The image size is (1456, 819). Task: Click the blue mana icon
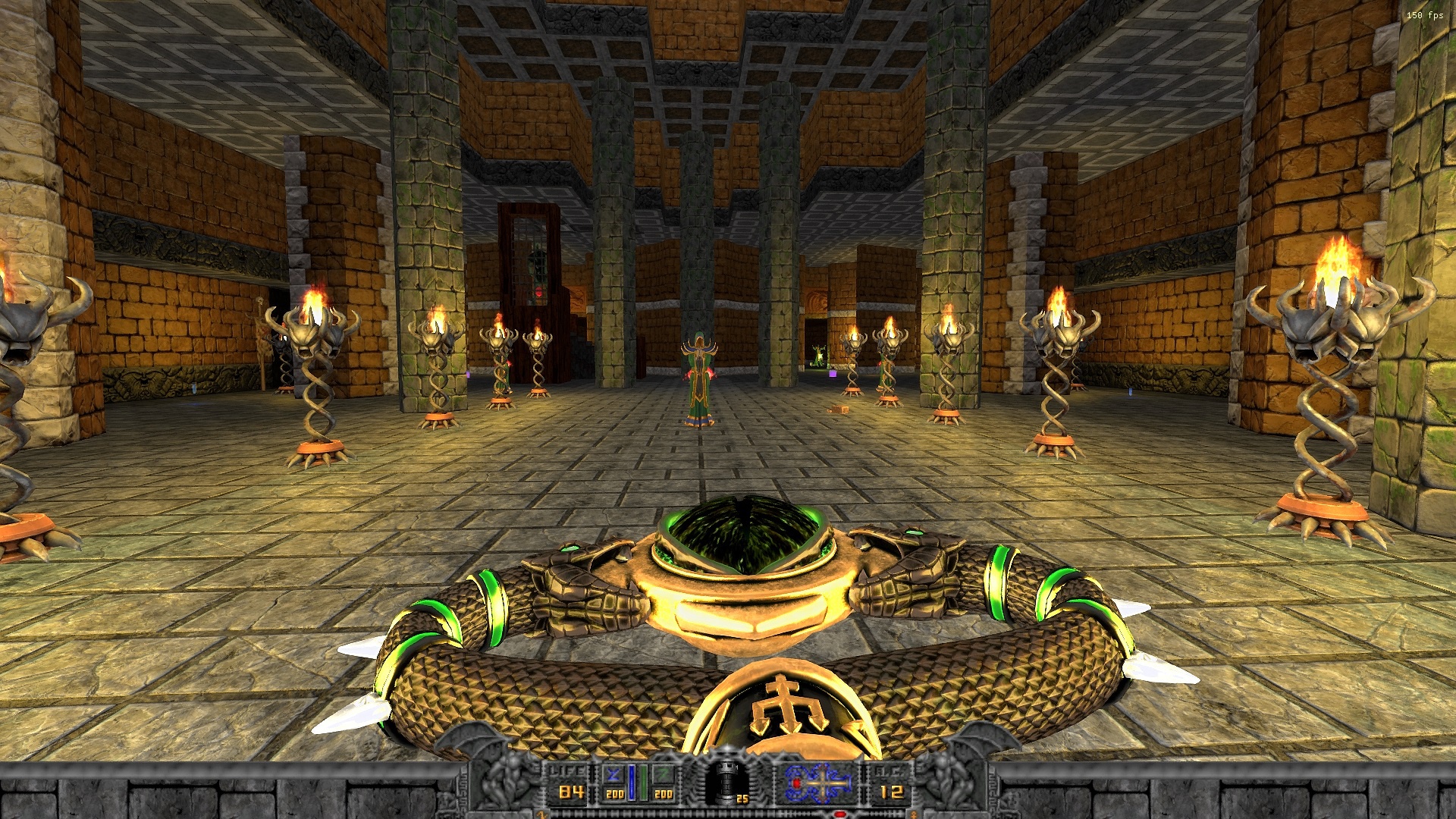click(614, 774)
